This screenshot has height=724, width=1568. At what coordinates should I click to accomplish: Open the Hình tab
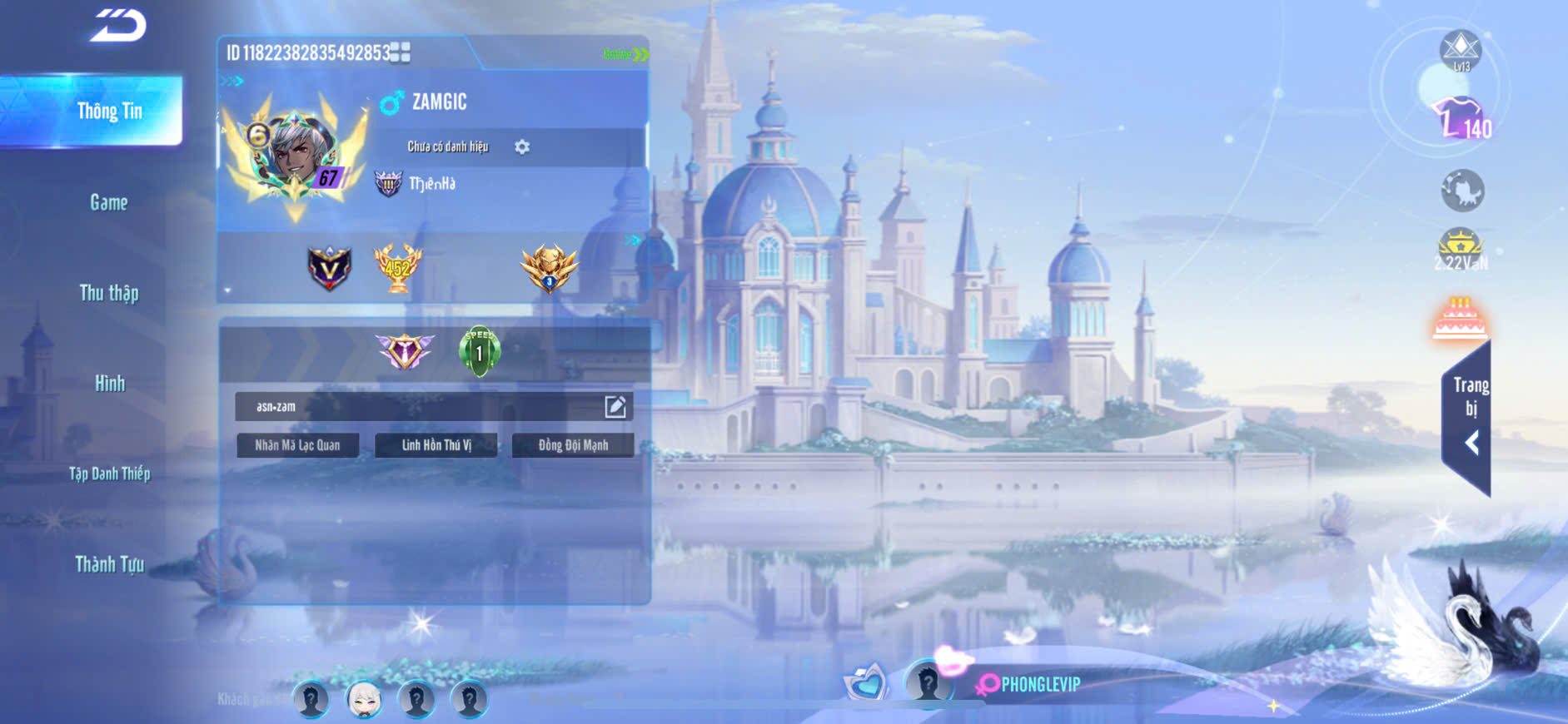pyautogui.click(x=109, y=383)
